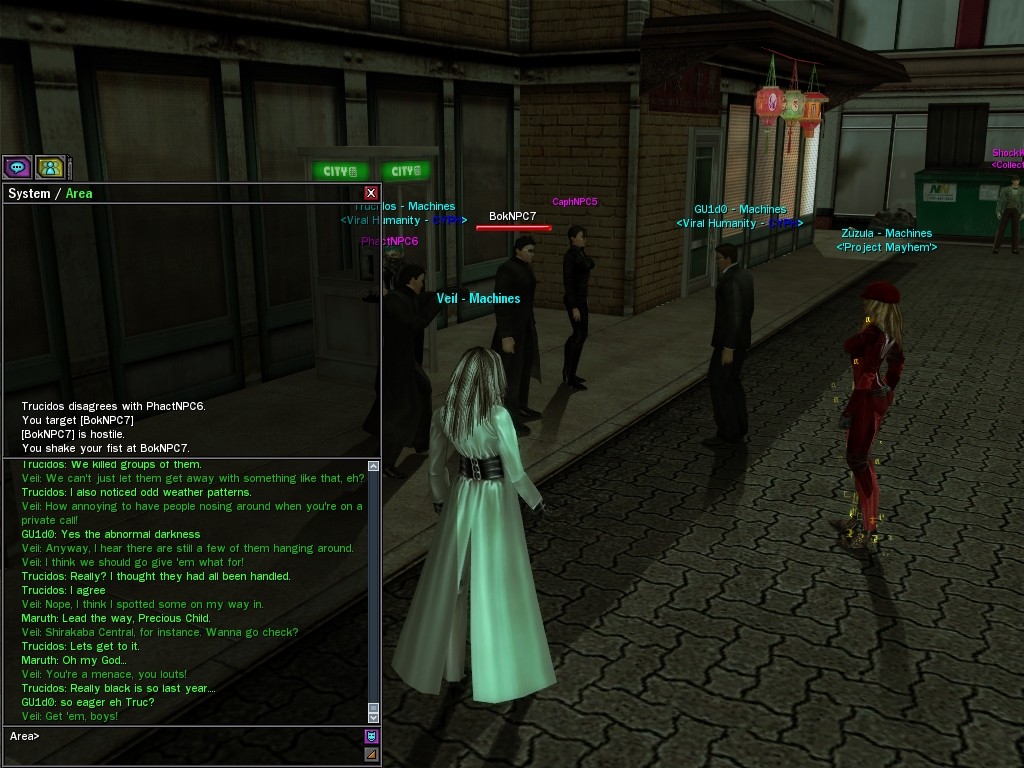Select the System channel in chat title

click(29, 193)
